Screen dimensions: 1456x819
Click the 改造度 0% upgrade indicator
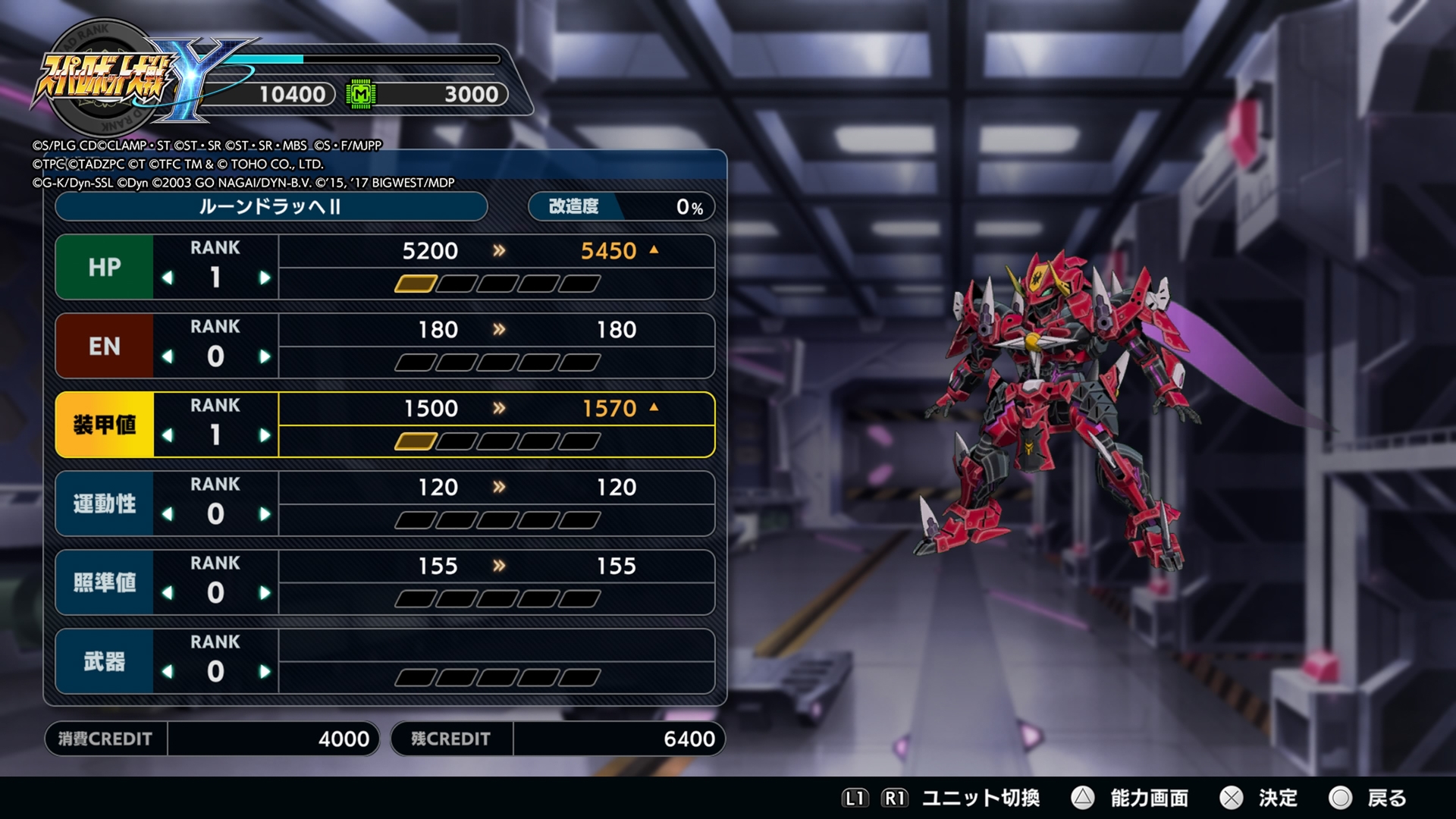pos(620,206)
